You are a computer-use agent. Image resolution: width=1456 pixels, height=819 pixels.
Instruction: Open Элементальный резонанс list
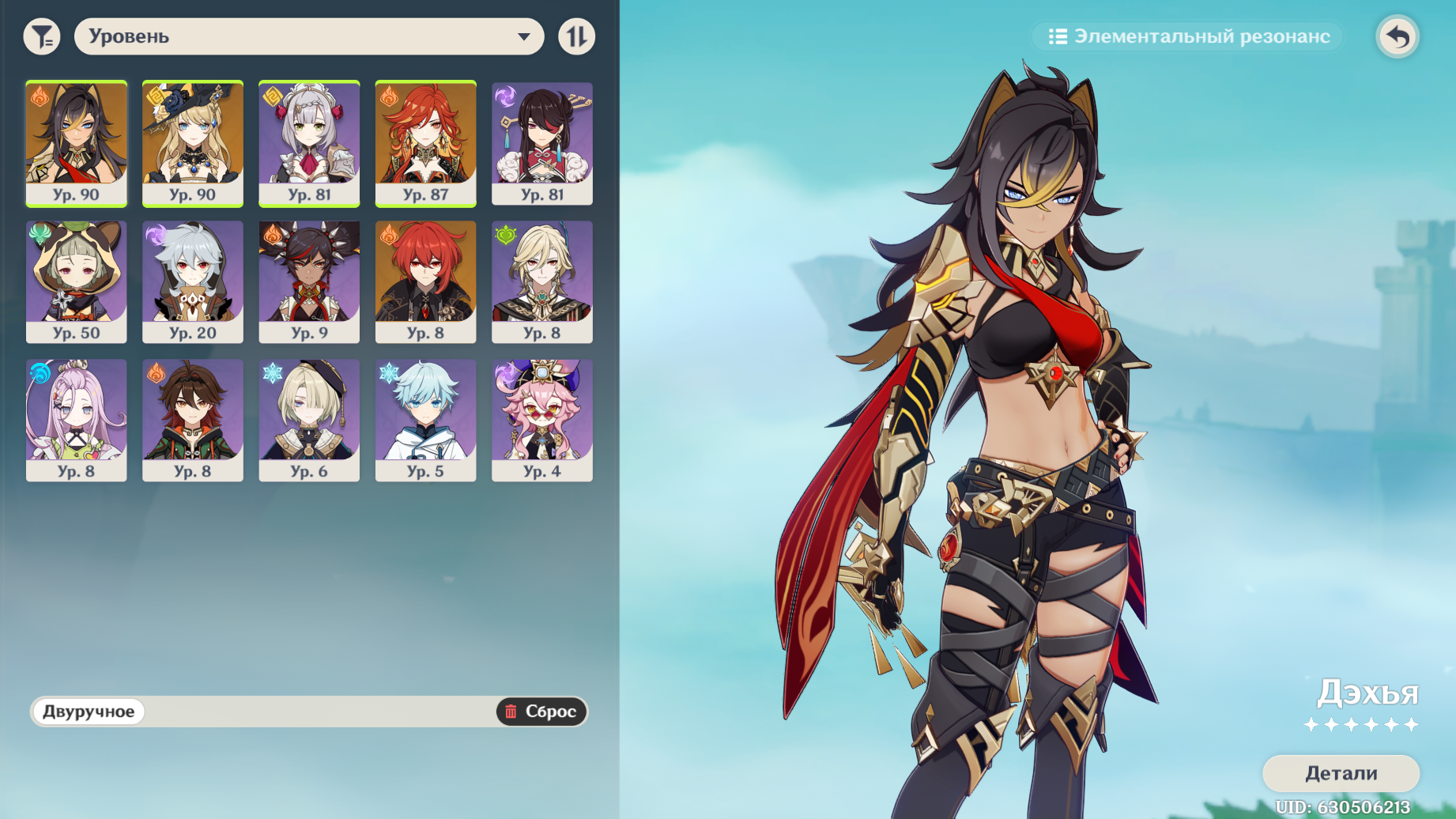point(1189,36)
